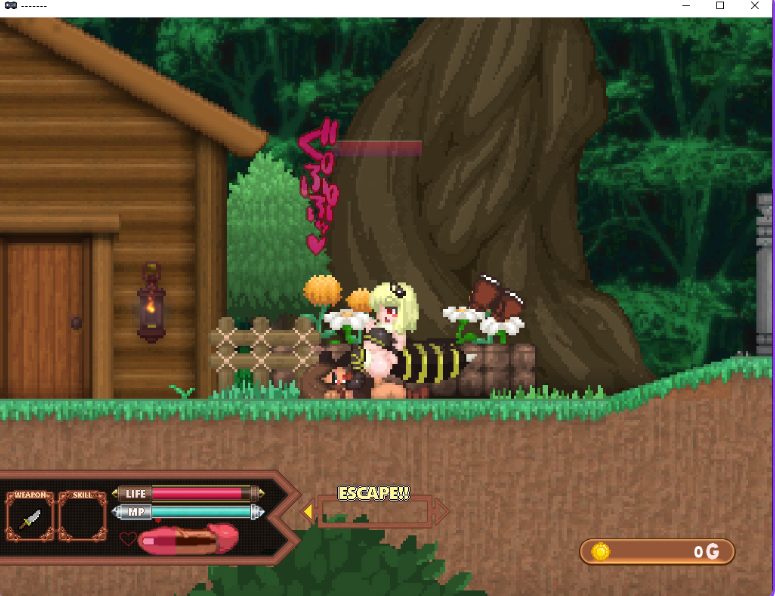Click the empty SKILL slot

[83, 518]
